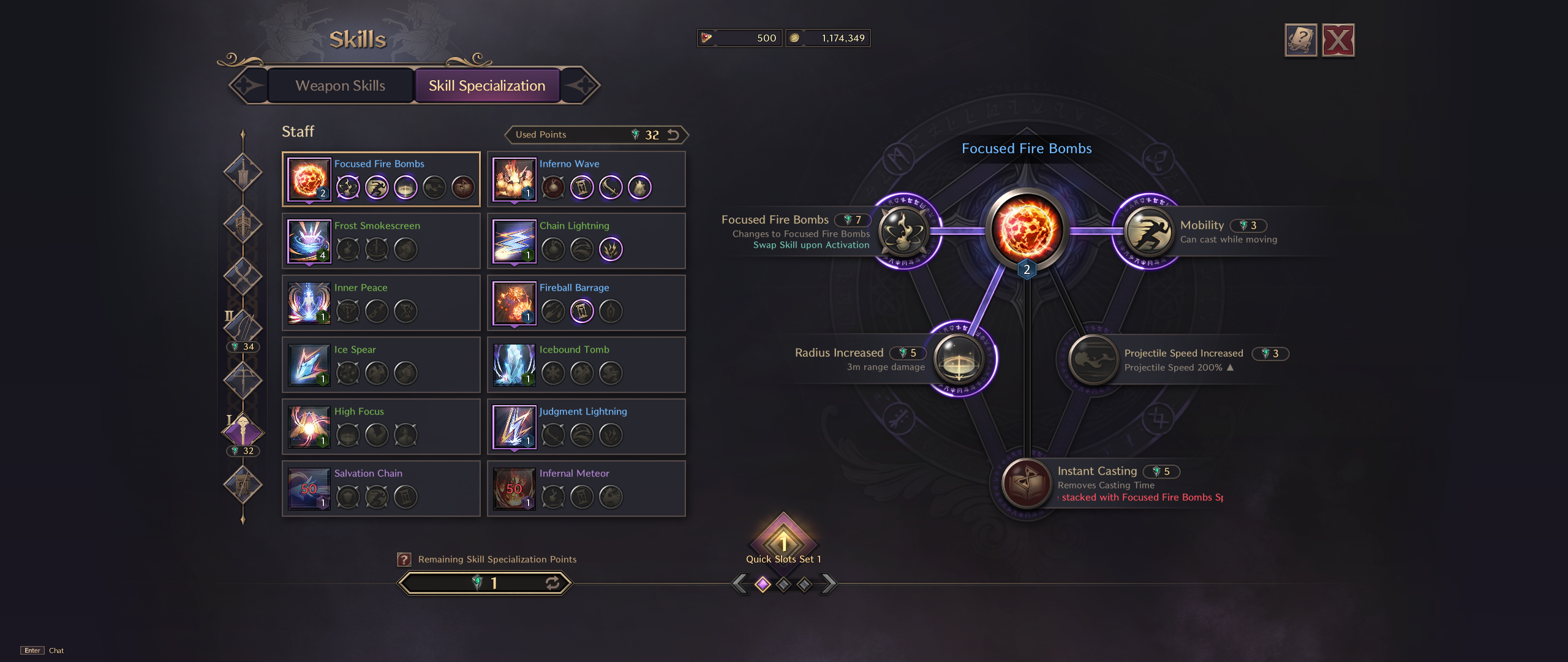Switch to the Weapon Skills tab
1568x662 pixels.
tap(341, 86)
